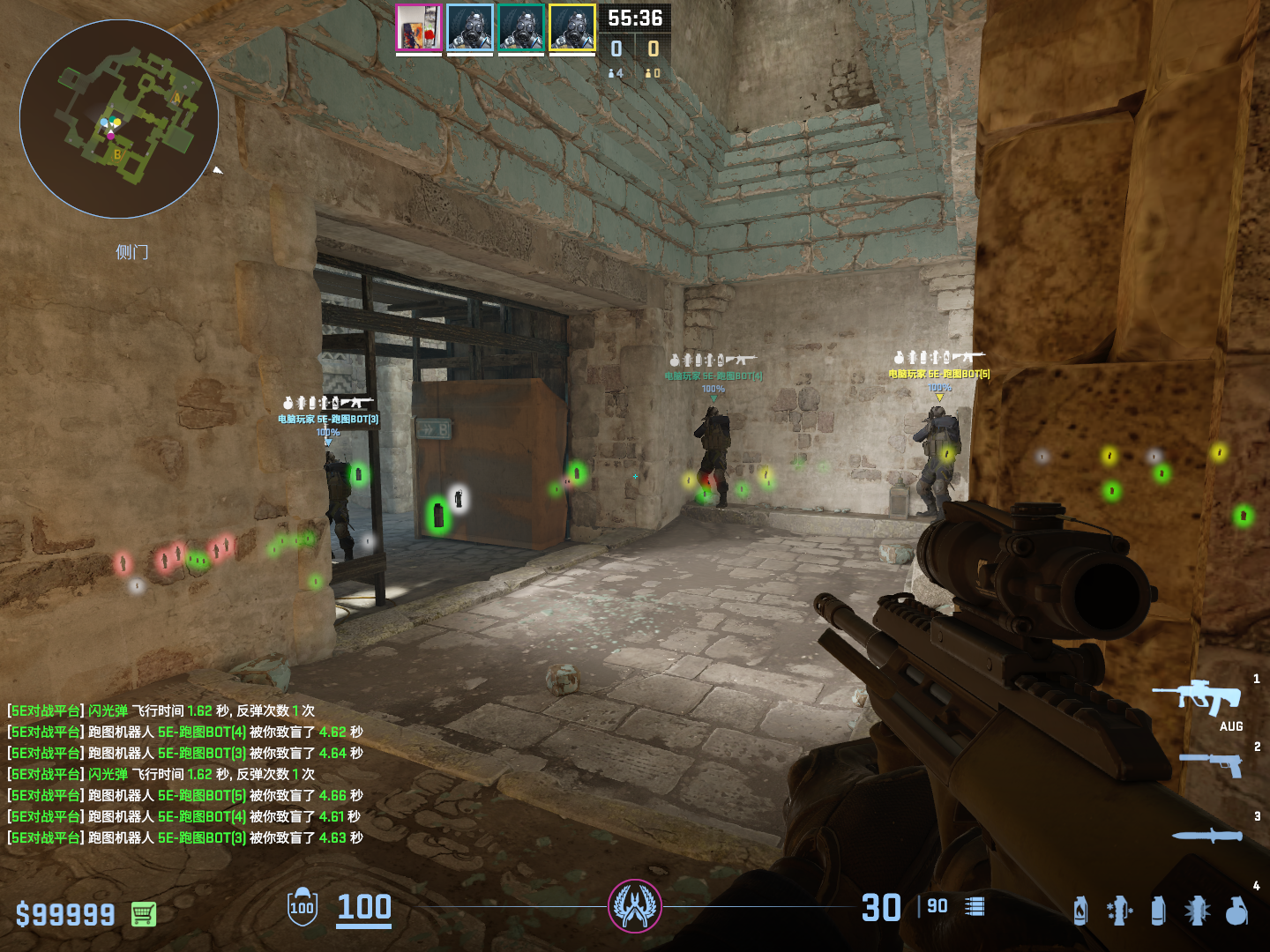The height and width of the screenshot is (952, 1270).
Task: Choose the decoy grenade icon
Action: tap(1119, 911)
